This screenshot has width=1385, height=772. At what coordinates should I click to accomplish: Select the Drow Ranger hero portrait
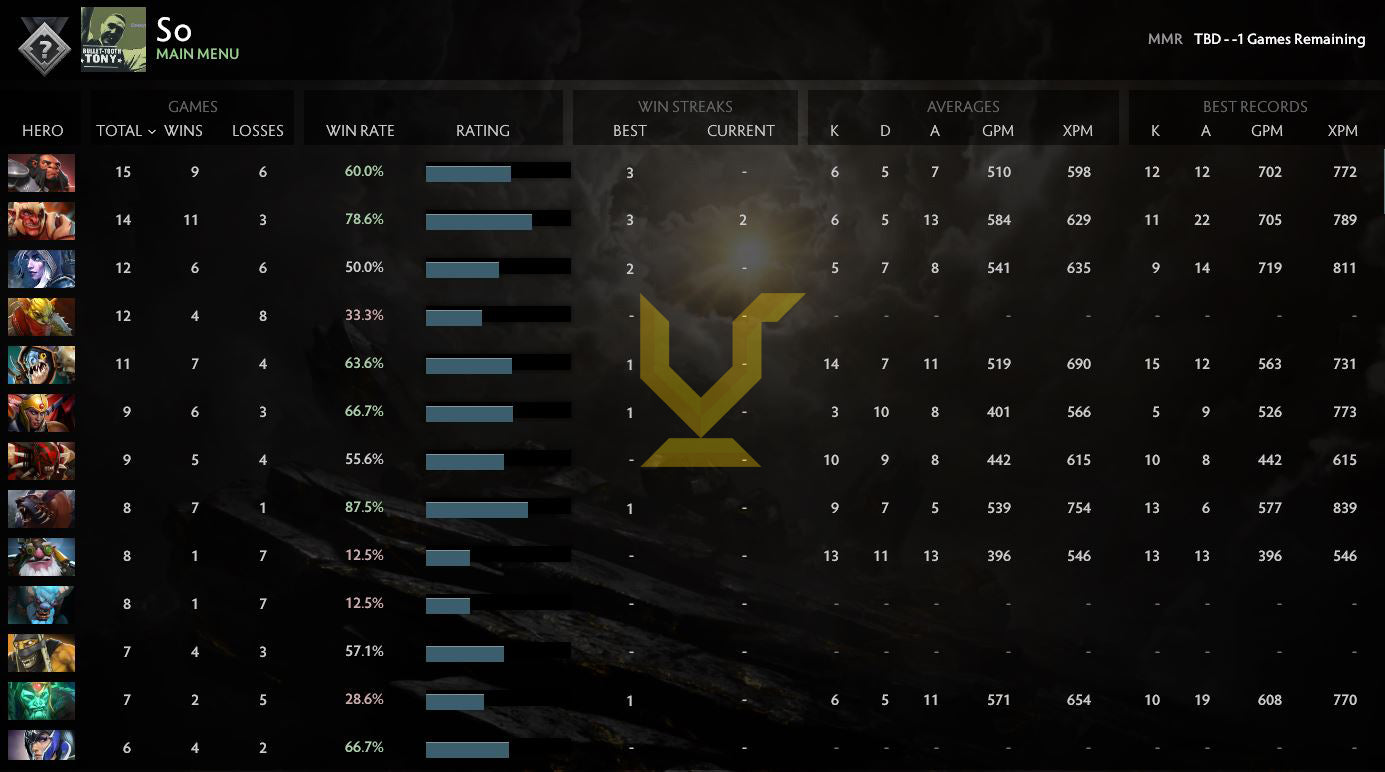(41, 268)
